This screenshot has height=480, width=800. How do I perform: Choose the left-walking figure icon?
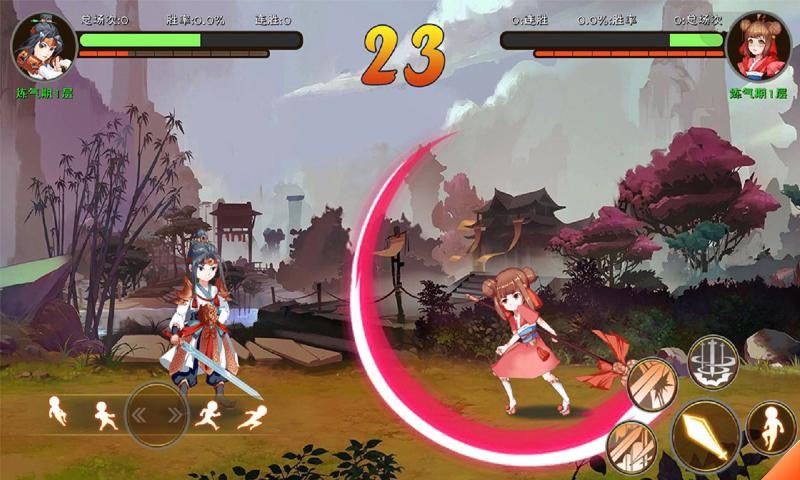tap(103, 415)
